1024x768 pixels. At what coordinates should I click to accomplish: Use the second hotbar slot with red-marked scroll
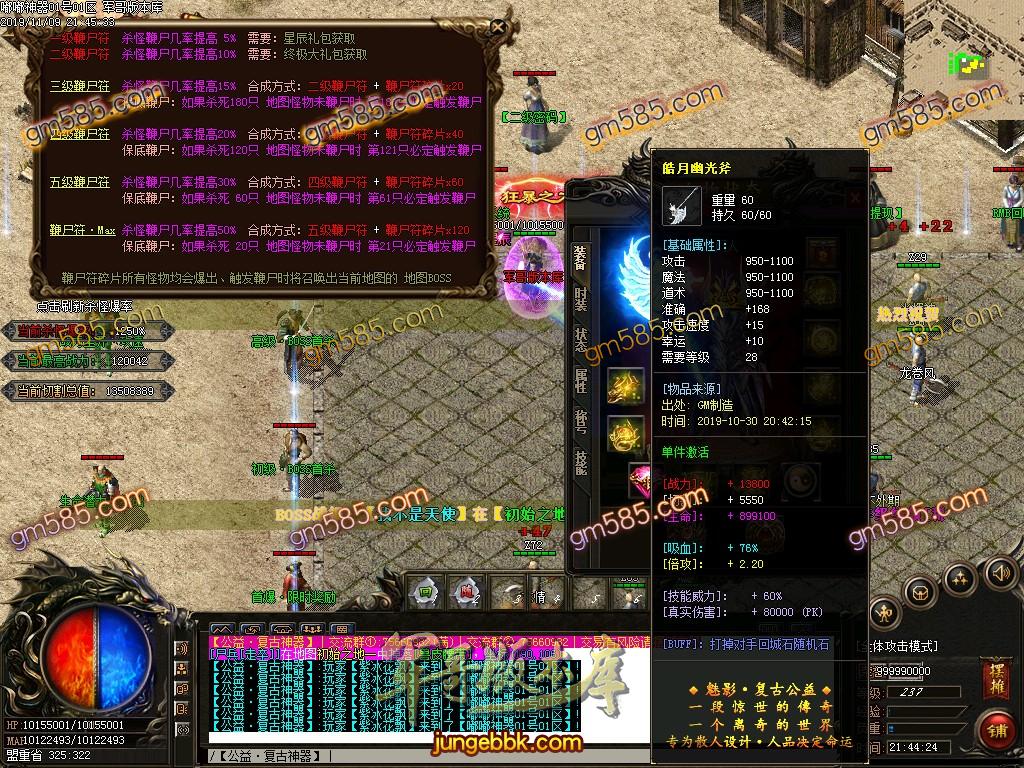(x=464, y=590)
